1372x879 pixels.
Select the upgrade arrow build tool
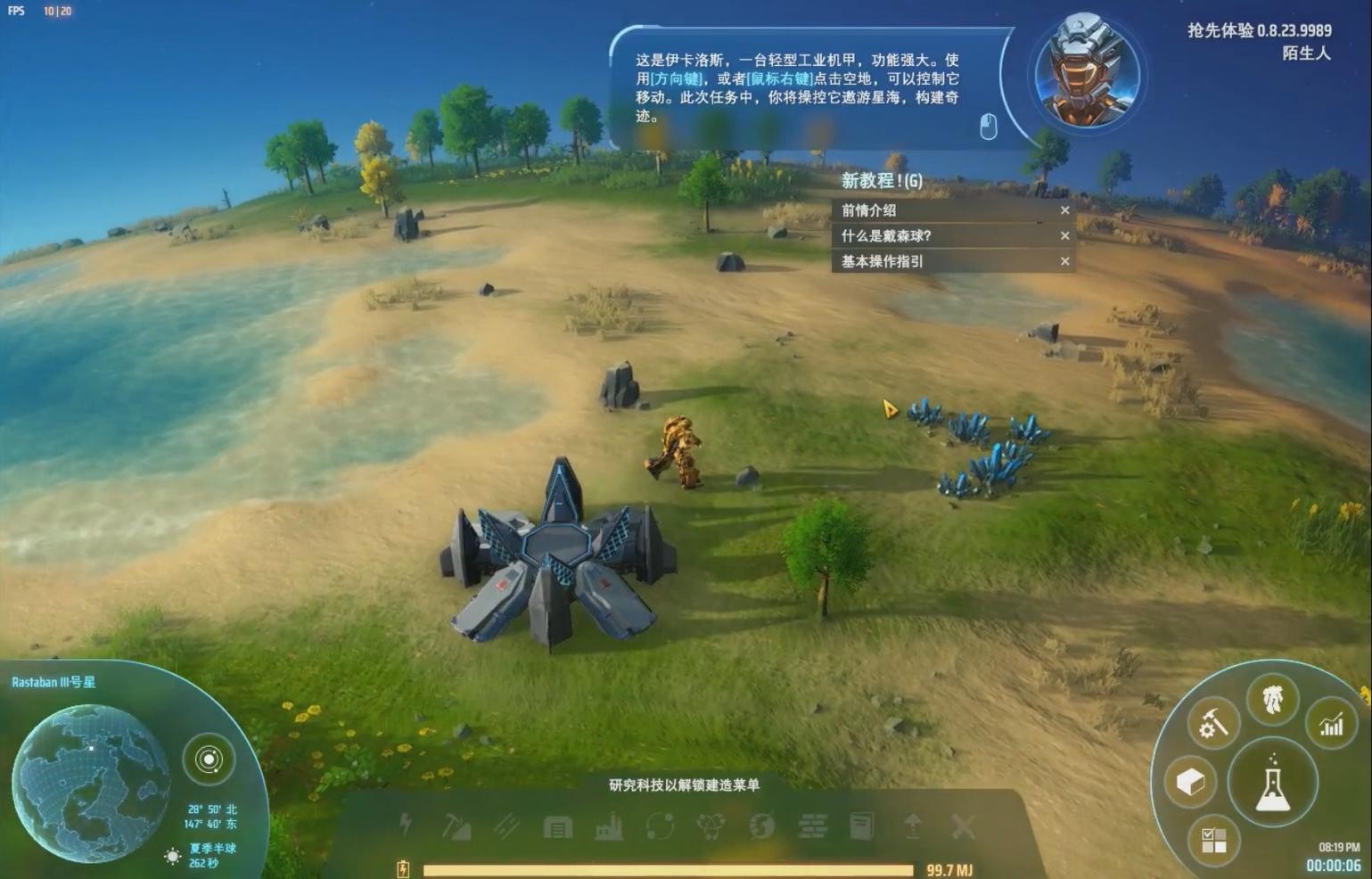click(x=912, y=826)
